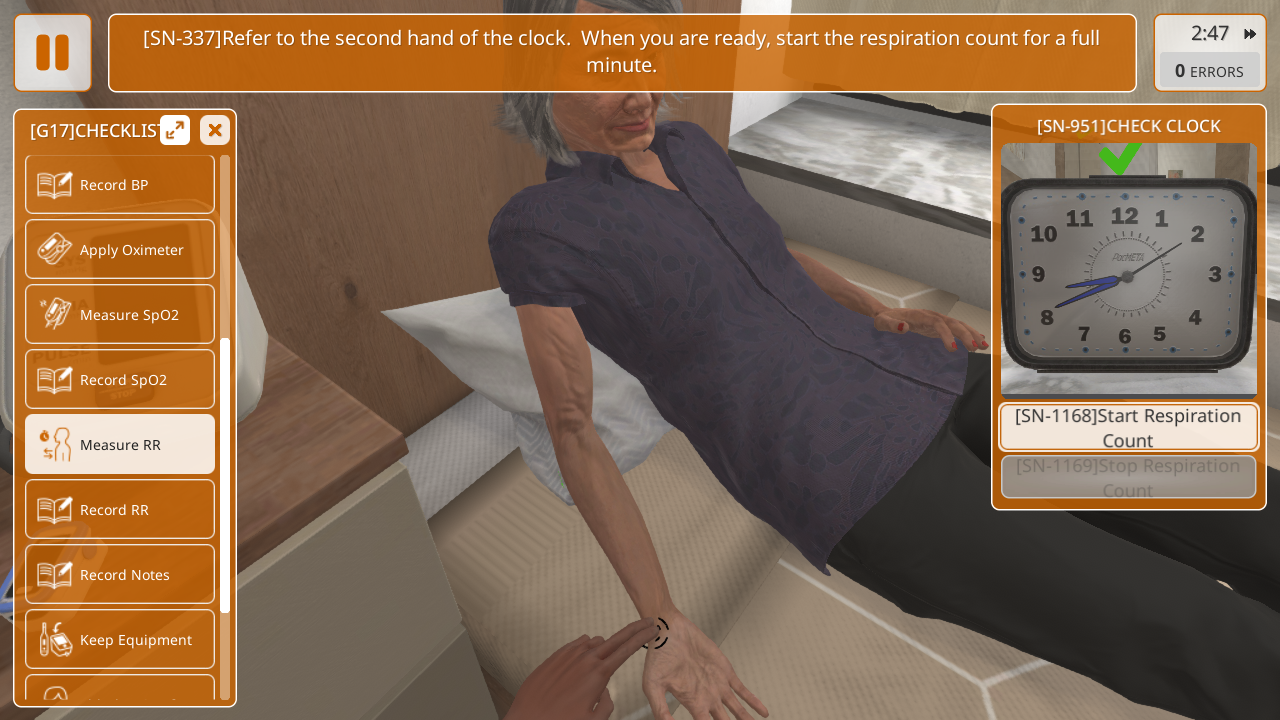This screenshot has height=720, width=1280.
Task: Choose the Record RR step
Action: point(120,510)
